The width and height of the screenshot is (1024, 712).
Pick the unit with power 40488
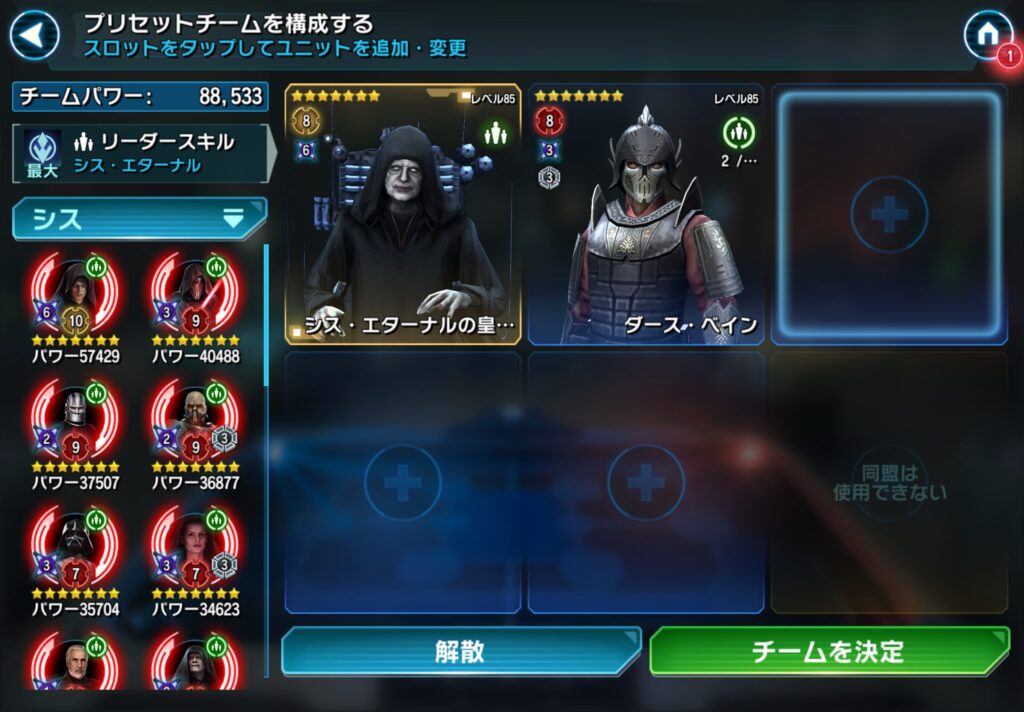[195, 299]
